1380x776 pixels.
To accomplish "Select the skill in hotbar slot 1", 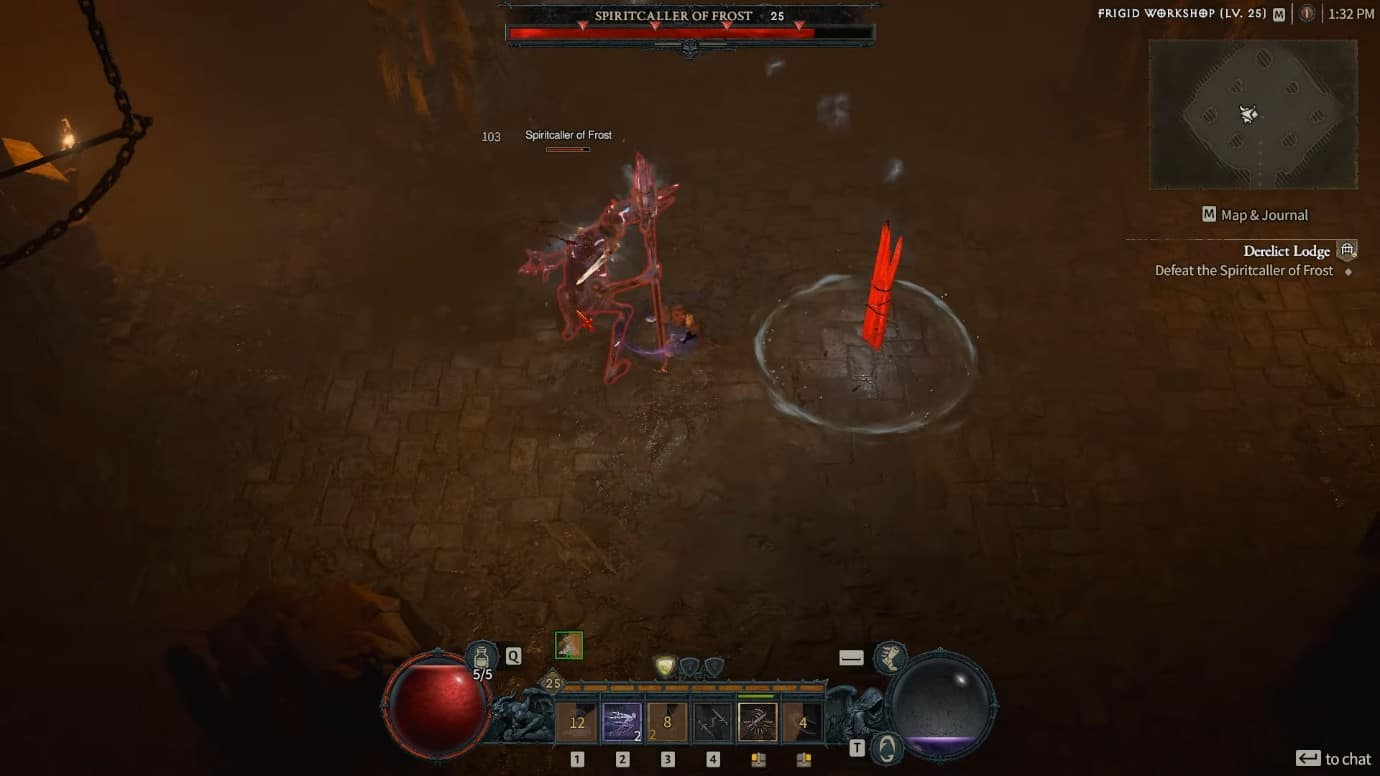I will coord(576,719).
